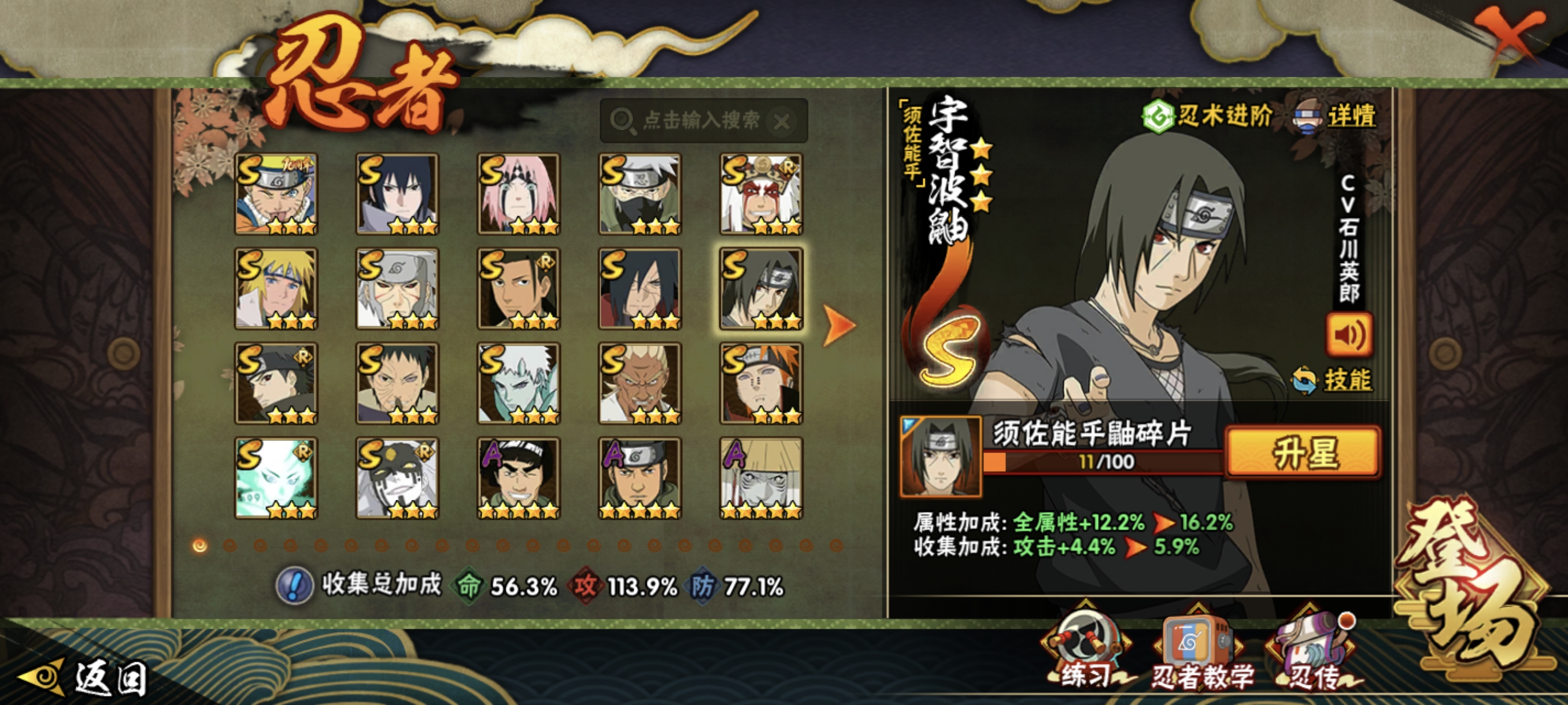Viewport: 1568px width, 705px height.
Task: Choose the masked Kakashi ninja portrait
Action: [639, 194]
